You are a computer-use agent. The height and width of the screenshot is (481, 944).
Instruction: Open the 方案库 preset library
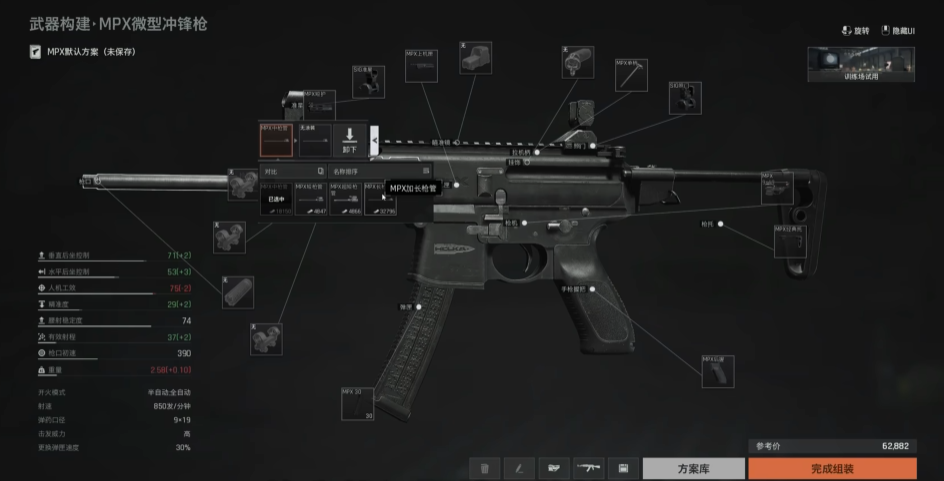693,468
